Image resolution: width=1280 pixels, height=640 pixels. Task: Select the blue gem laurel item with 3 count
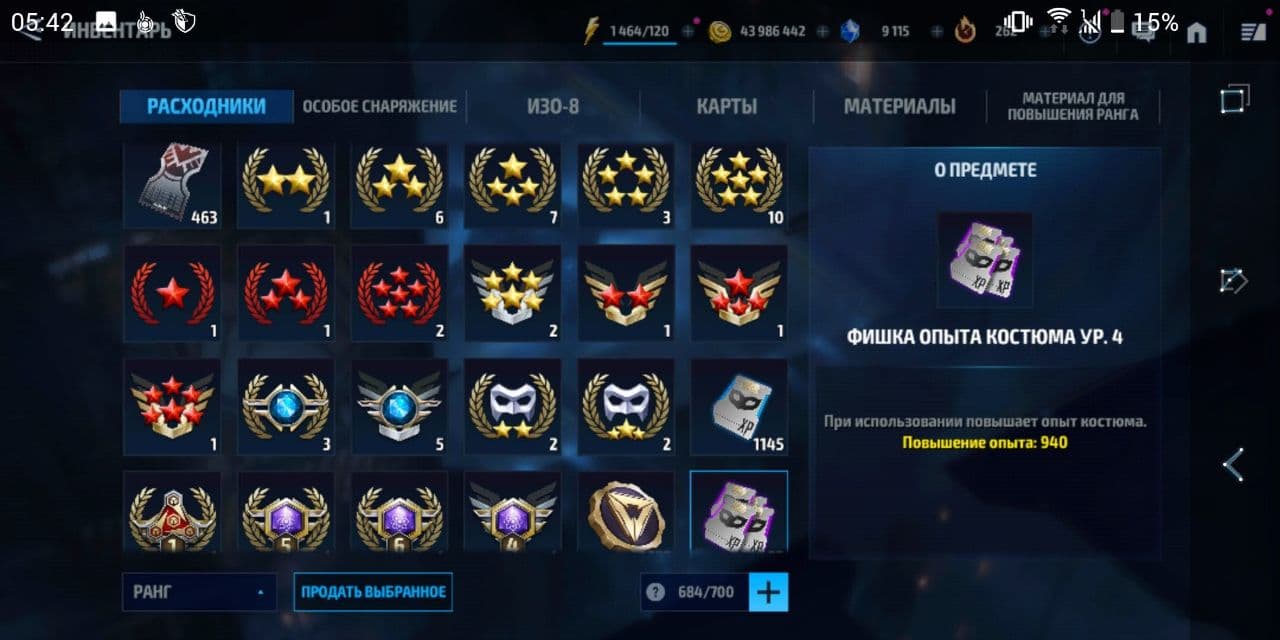point(285,407)
